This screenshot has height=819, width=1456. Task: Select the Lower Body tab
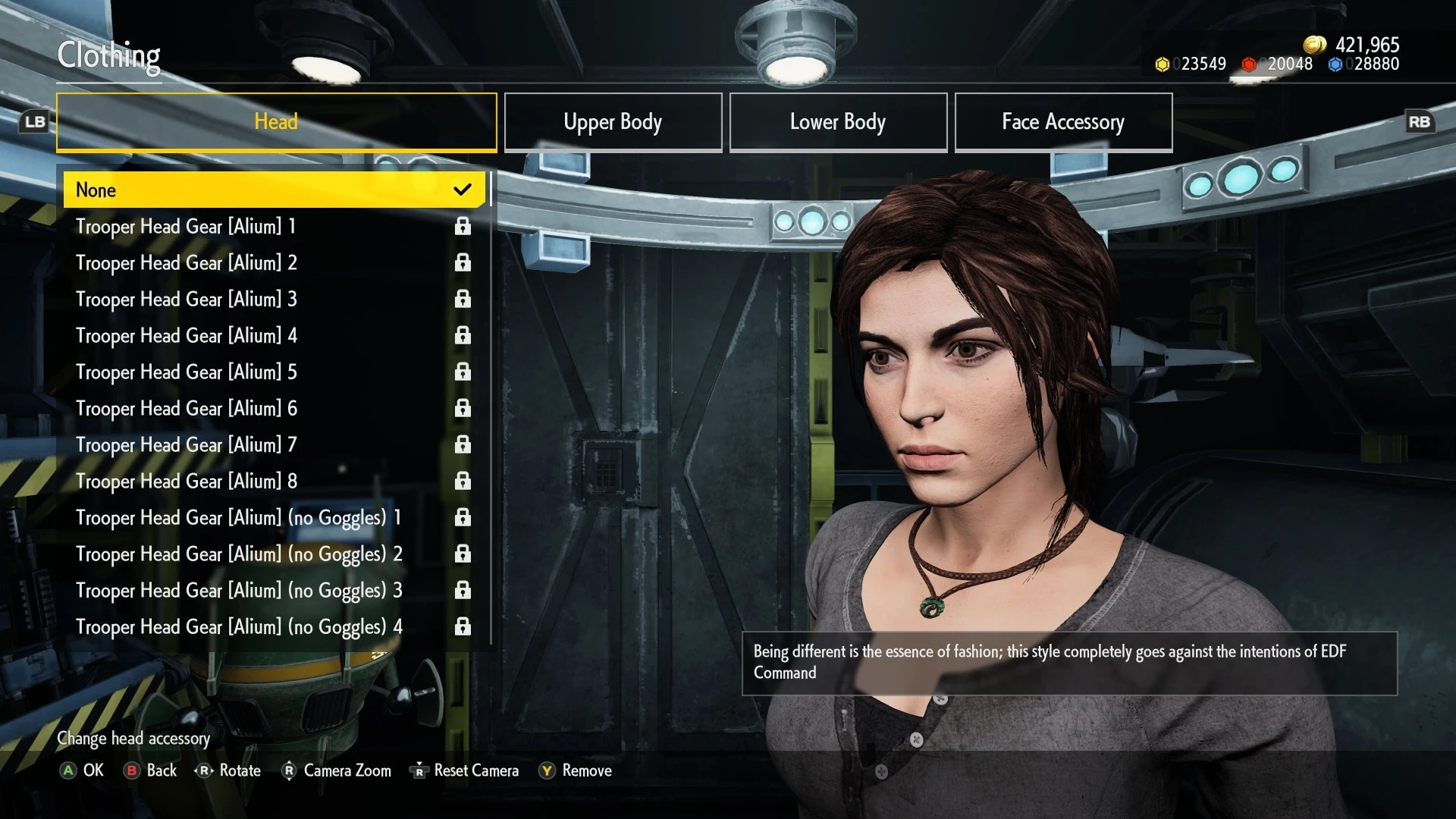838,122
